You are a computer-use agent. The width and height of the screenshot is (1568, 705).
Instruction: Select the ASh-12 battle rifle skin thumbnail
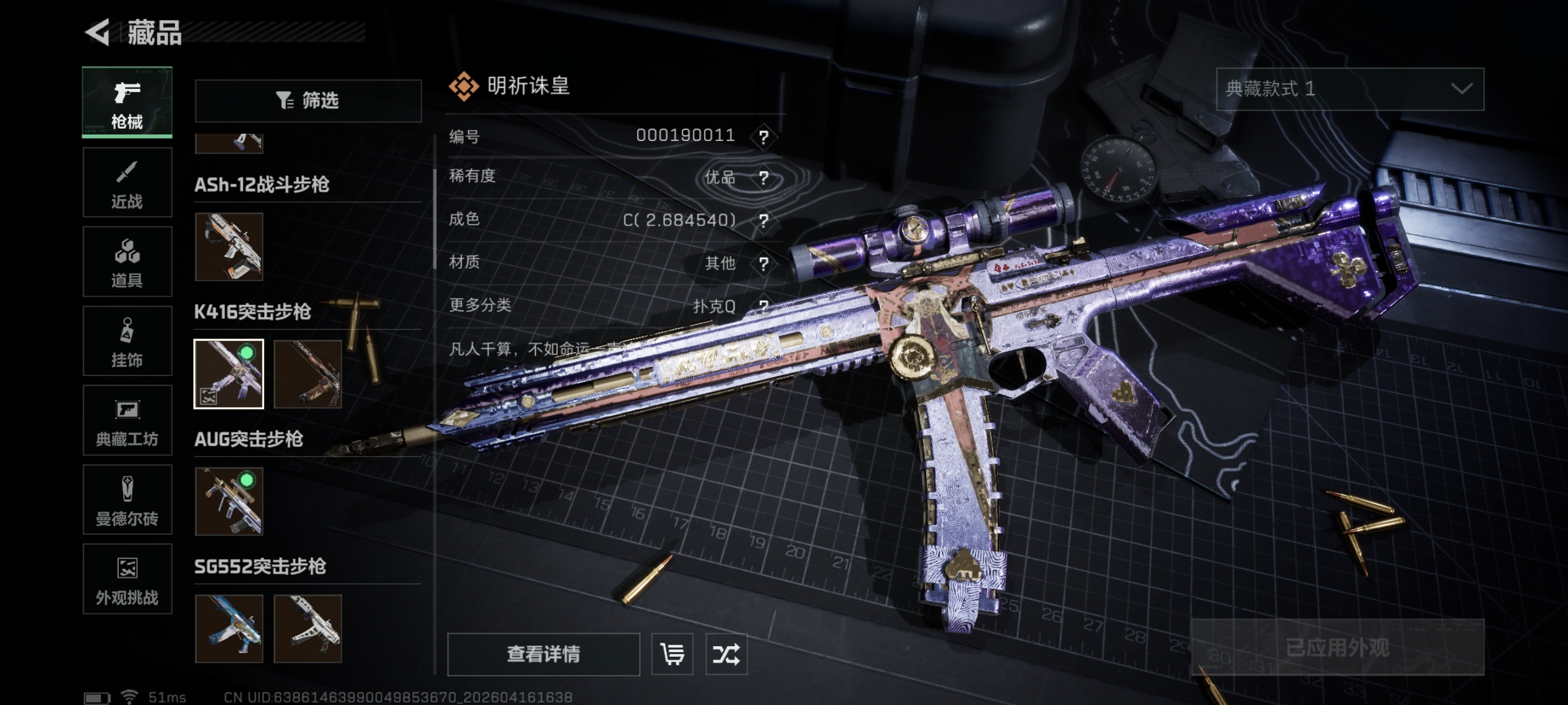[229, 247]
